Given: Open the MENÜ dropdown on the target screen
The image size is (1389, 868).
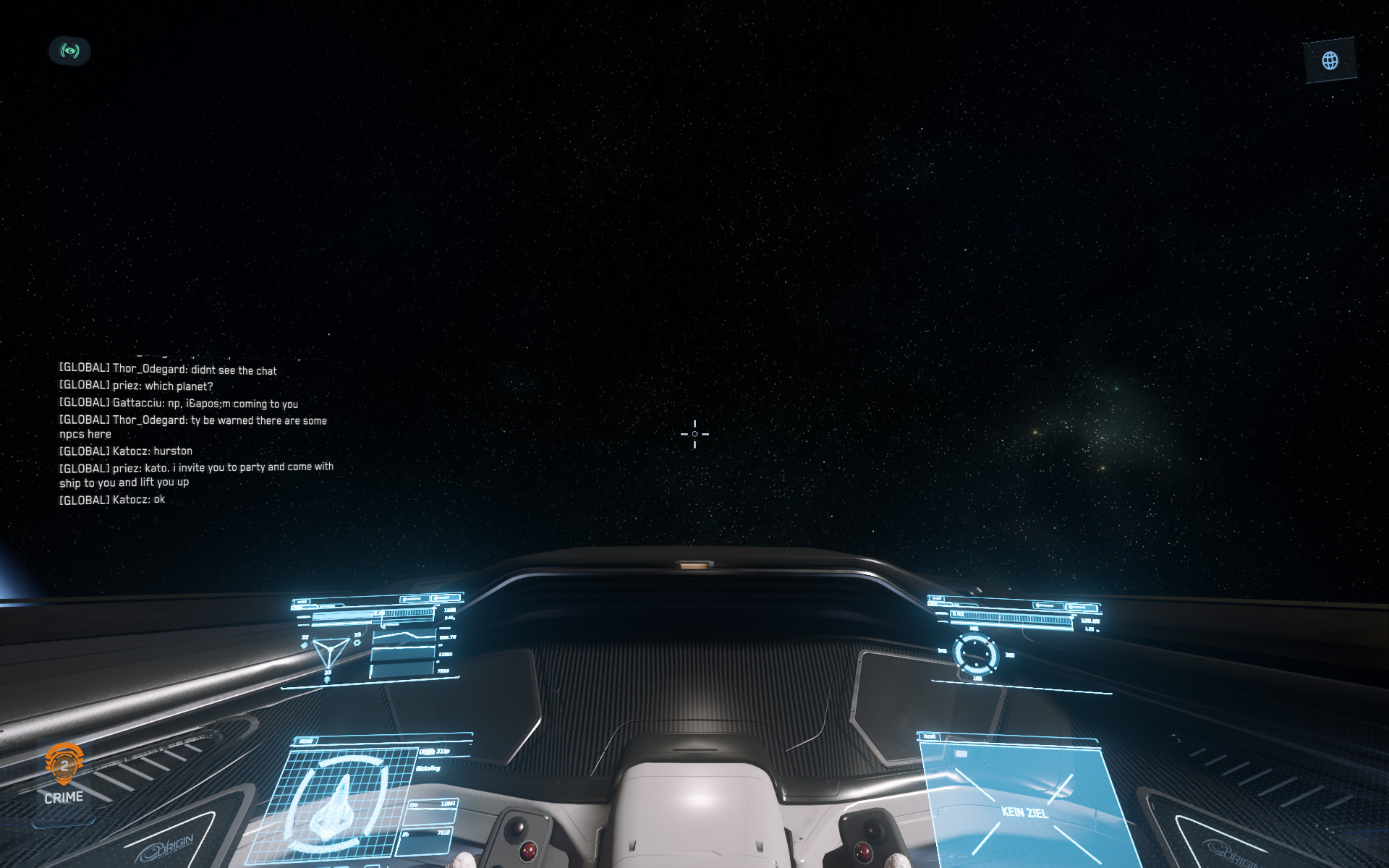Looking at the screenshot, I should pos(931,736).
